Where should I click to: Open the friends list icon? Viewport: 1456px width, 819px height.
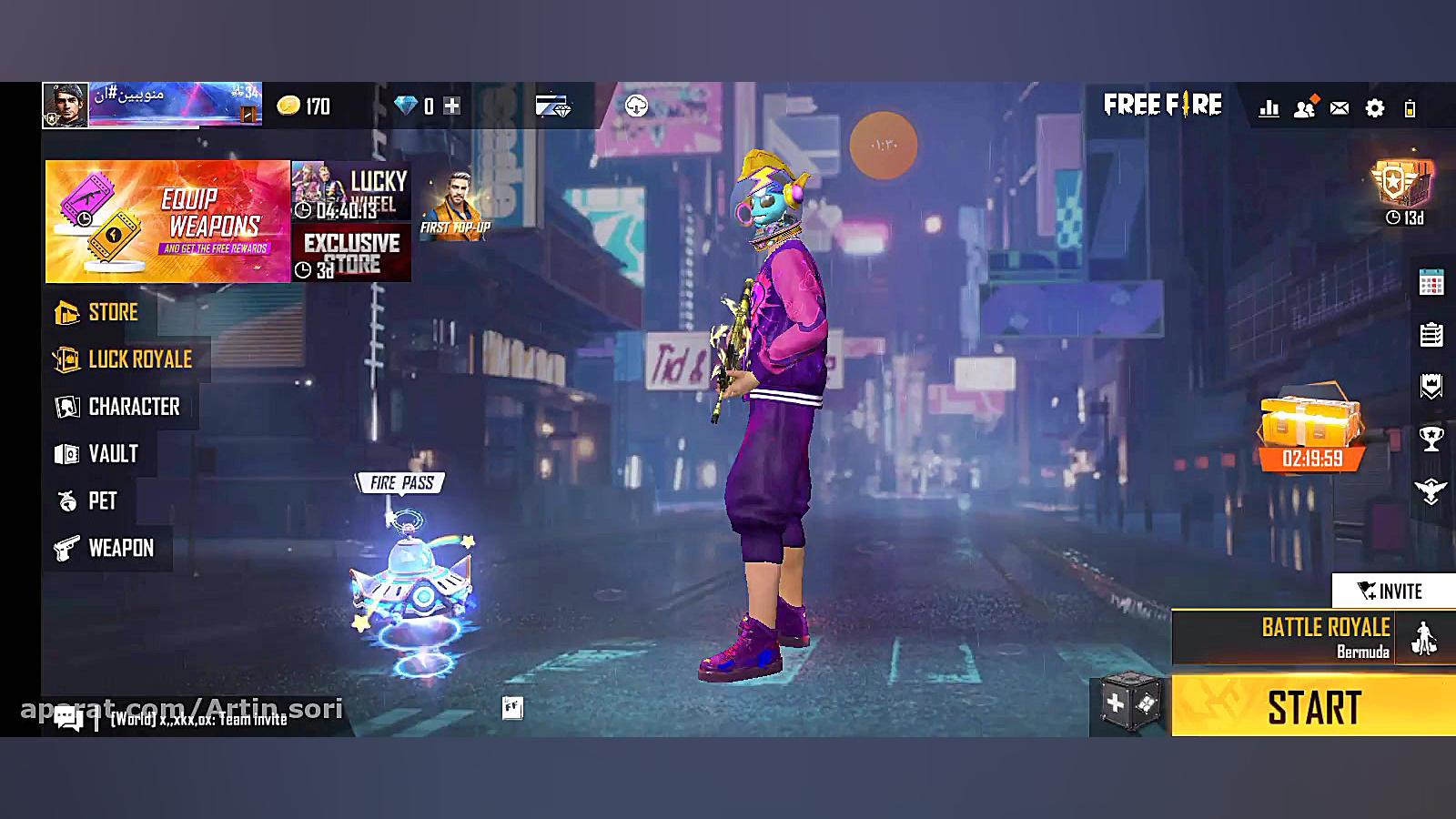pos(1304,108)
